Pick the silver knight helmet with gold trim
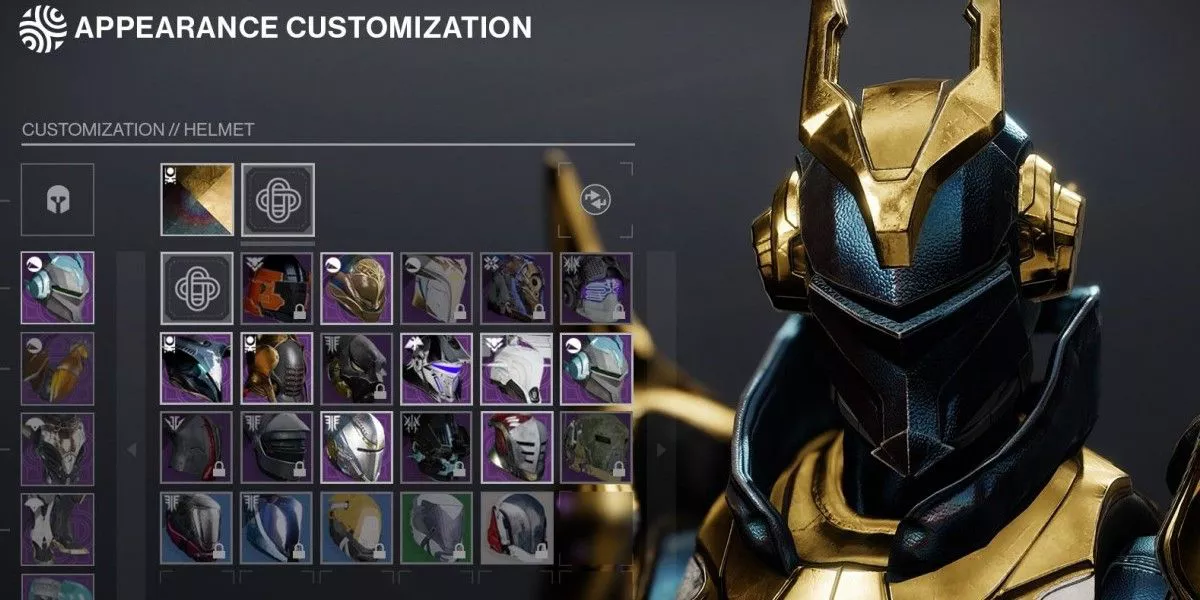 (x=357, y=448)
